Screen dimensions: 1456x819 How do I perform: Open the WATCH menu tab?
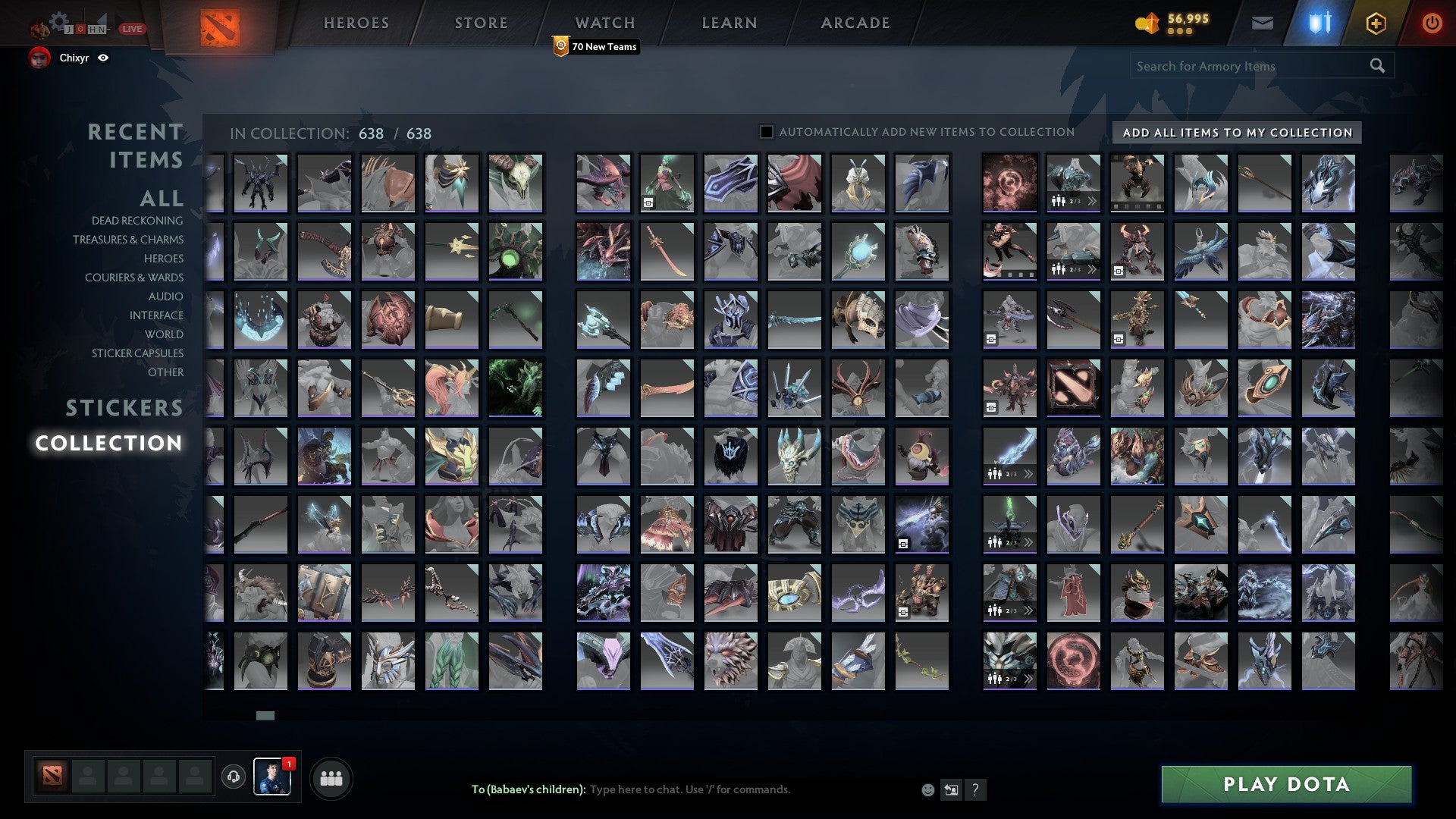tap(604, 23)
